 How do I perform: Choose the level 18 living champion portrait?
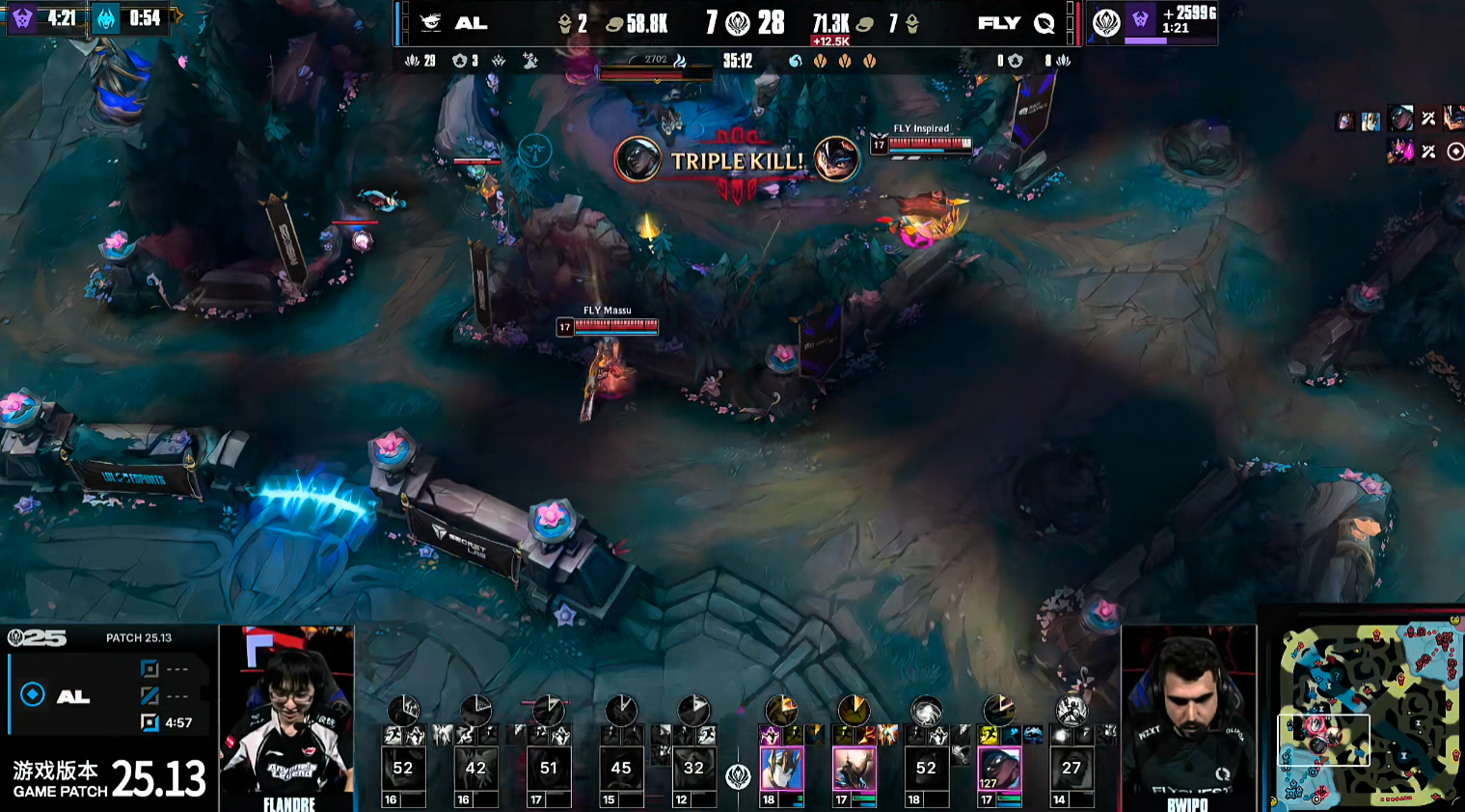pyautogui.click(x=781, y=770)
